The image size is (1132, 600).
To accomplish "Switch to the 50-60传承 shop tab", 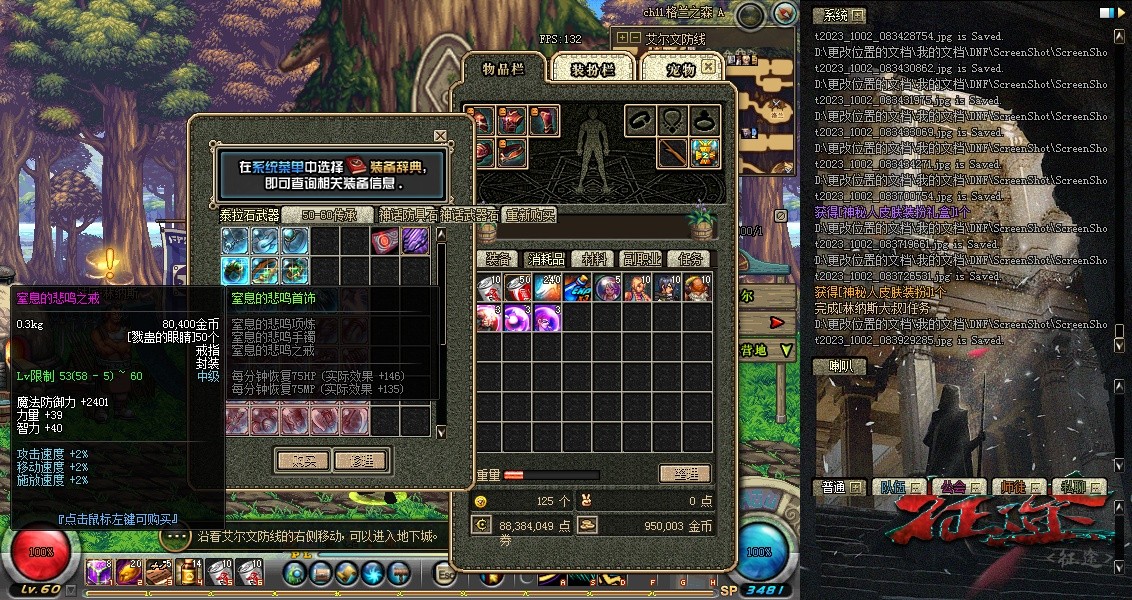I will point(329,215).
